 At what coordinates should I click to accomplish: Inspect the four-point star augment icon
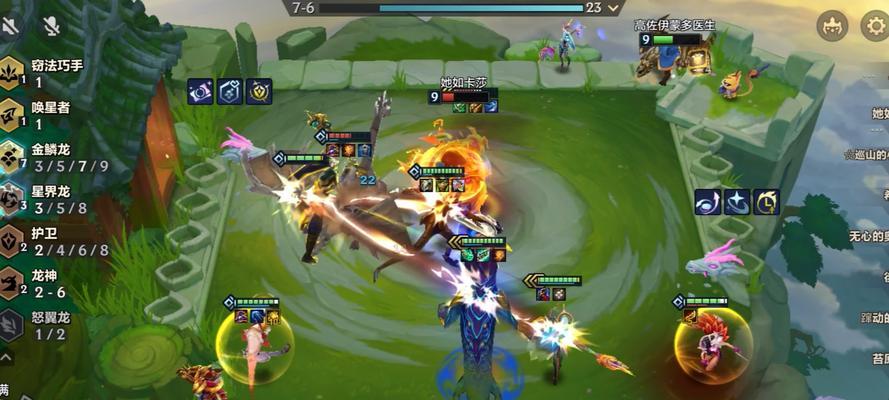[738, 202]
